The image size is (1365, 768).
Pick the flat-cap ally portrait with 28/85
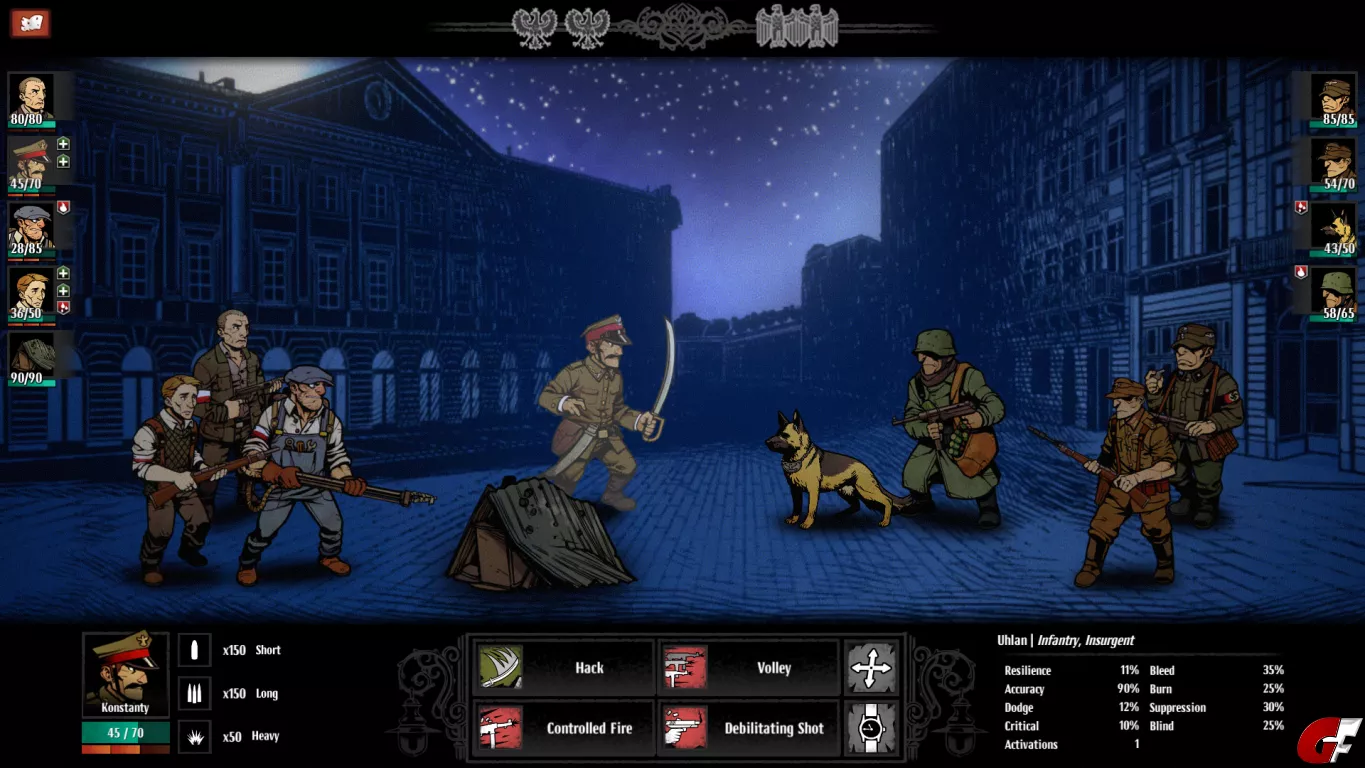tap(30, 225)
